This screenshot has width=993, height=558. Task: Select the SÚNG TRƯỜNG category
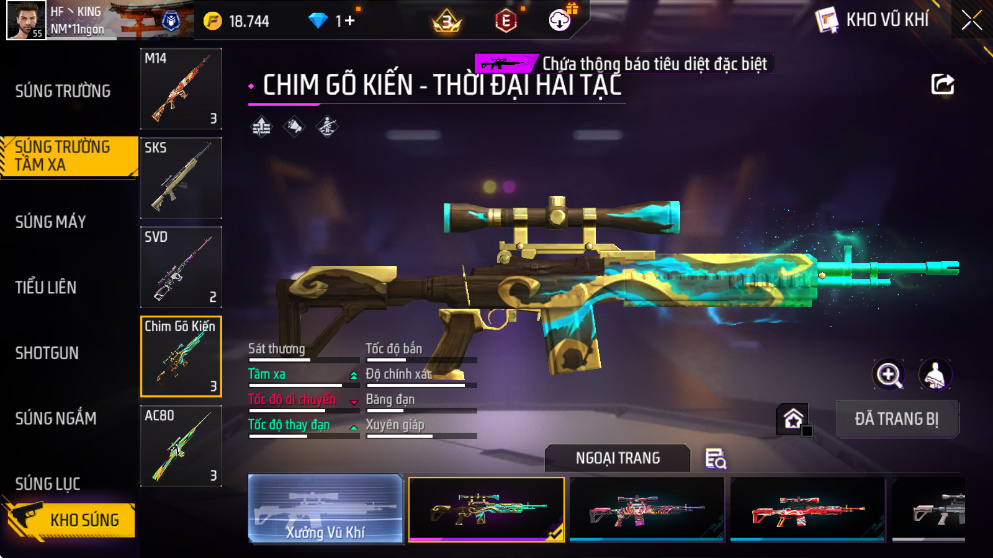63,91
